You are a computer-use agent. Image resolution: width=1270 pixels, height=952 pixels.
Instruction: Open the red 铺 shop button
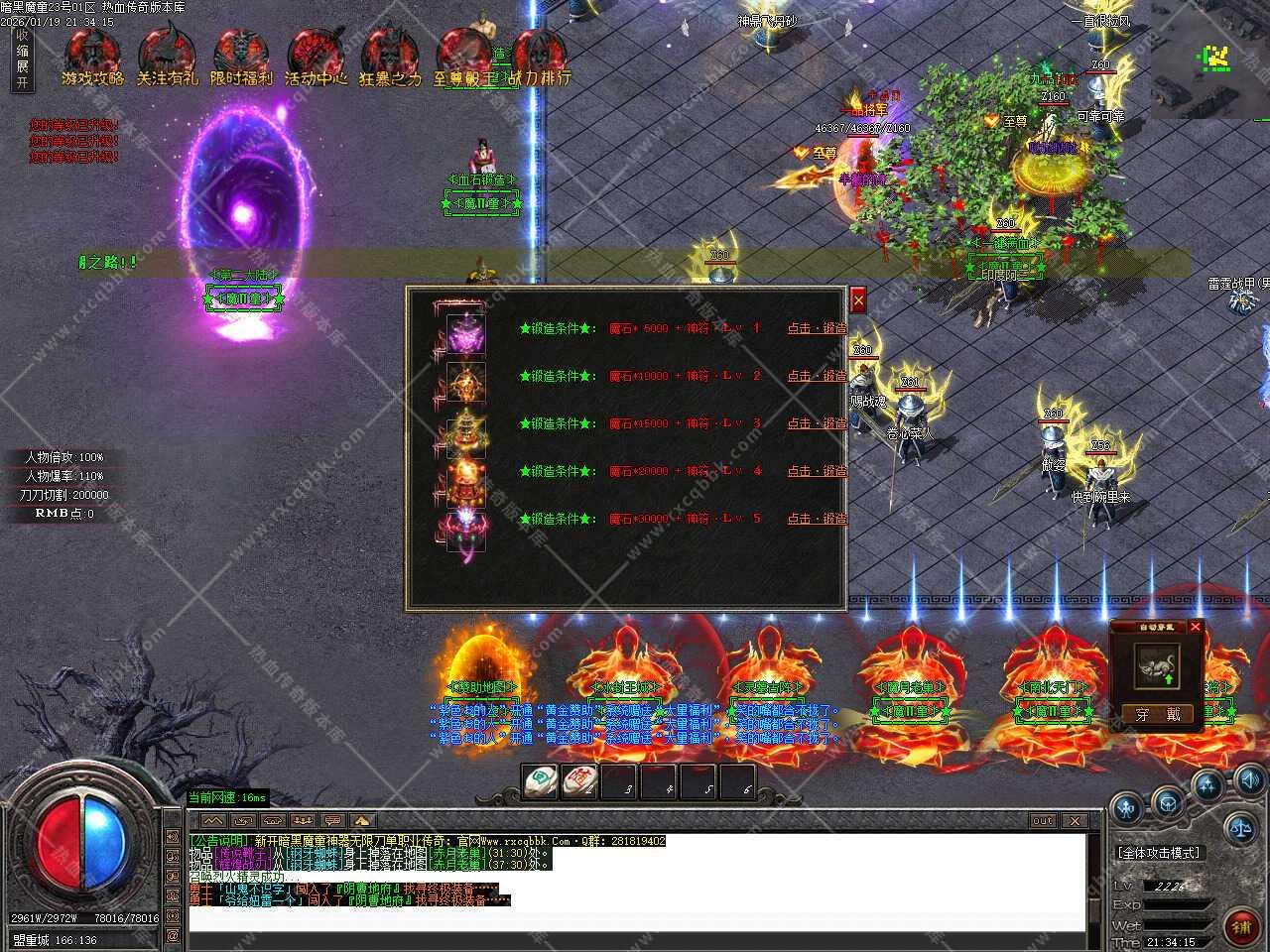point(1240,926)
